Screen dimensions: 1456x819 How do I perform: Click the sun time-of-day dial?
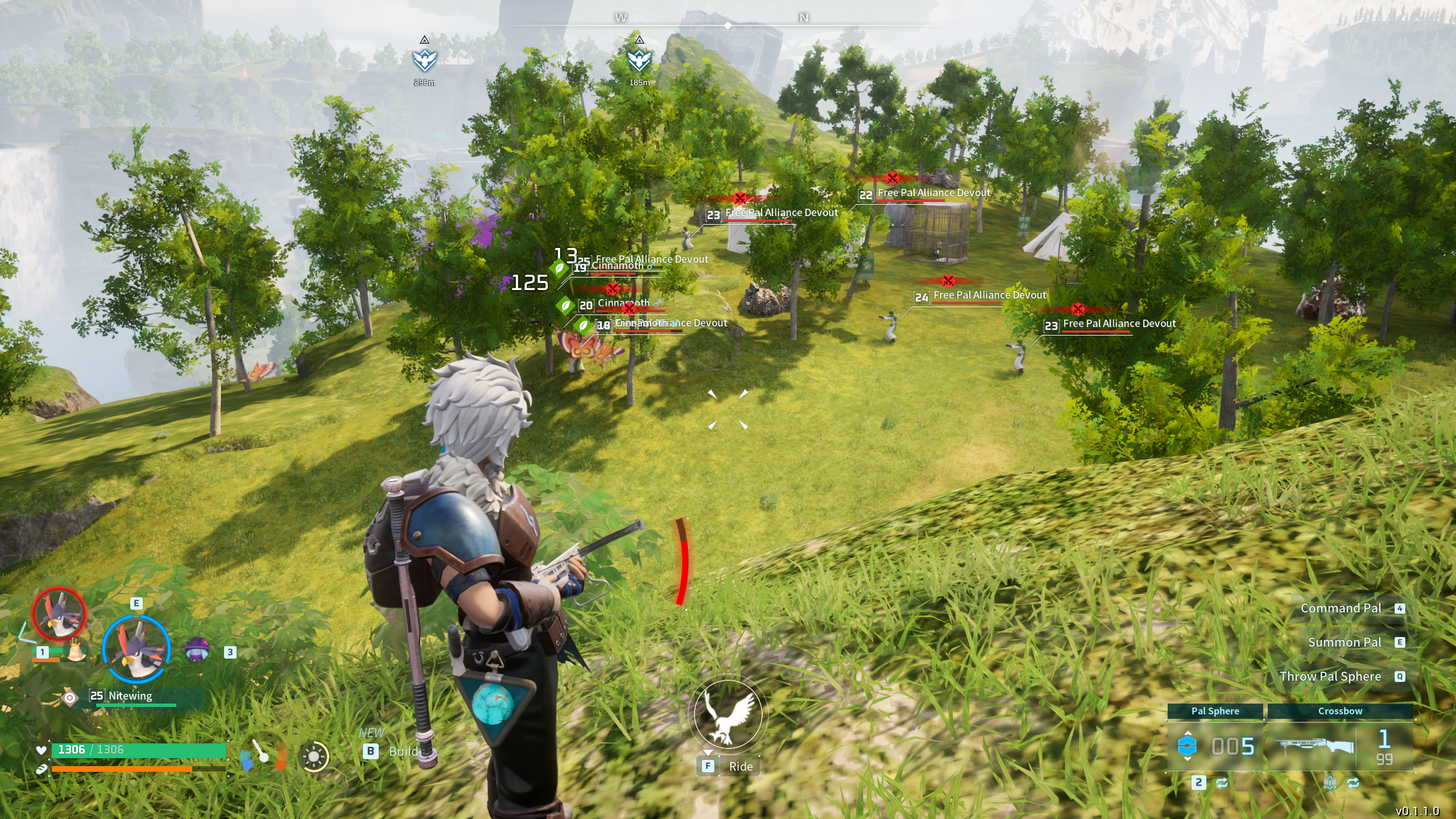pos(313,756)
